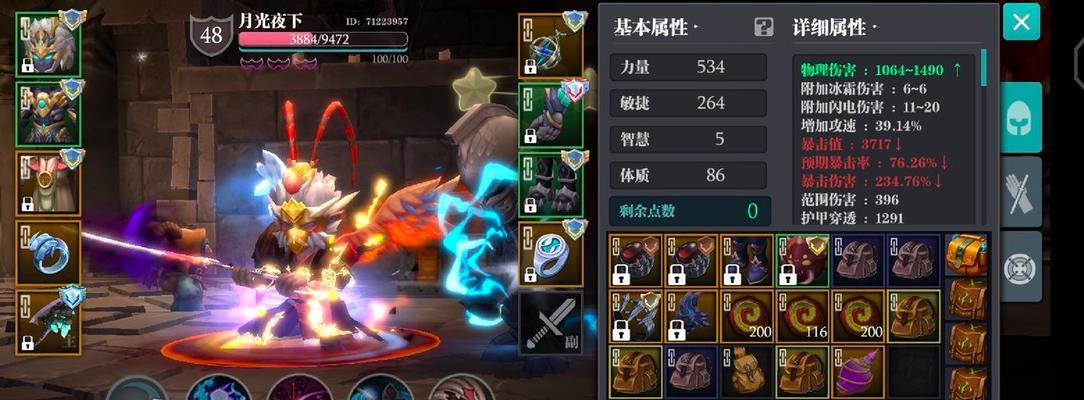Screen dimensions: 1084x400
Task: Select the 力量 strength attribute row
Action: click(x=689, y=67)
